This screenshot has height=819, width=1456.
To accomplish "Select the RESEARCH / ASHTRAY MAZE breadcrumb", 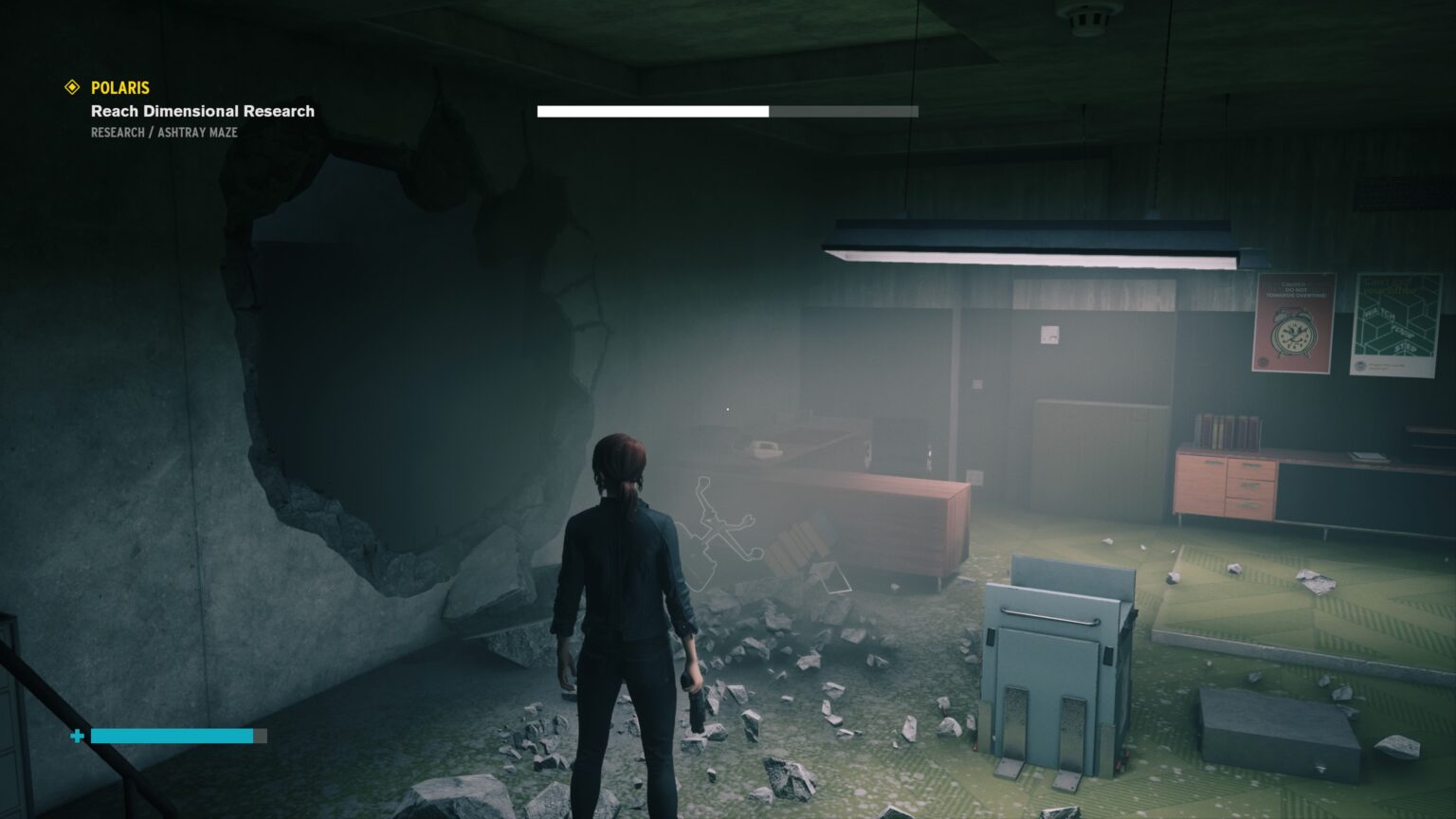I will point(163,133).
